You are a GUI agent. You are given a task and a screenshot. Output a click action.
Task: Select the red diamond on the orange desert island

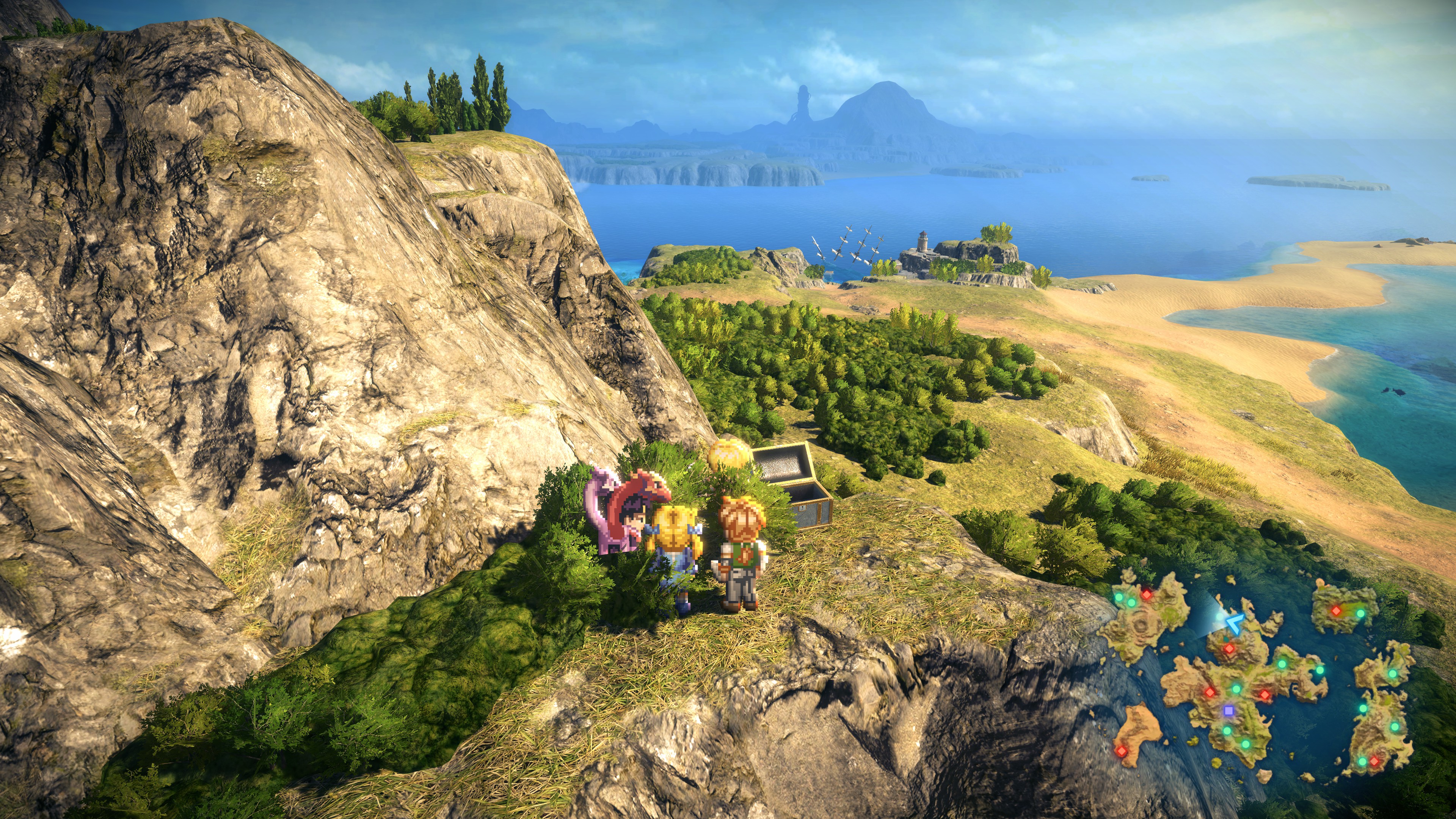tap(1121, 751)
